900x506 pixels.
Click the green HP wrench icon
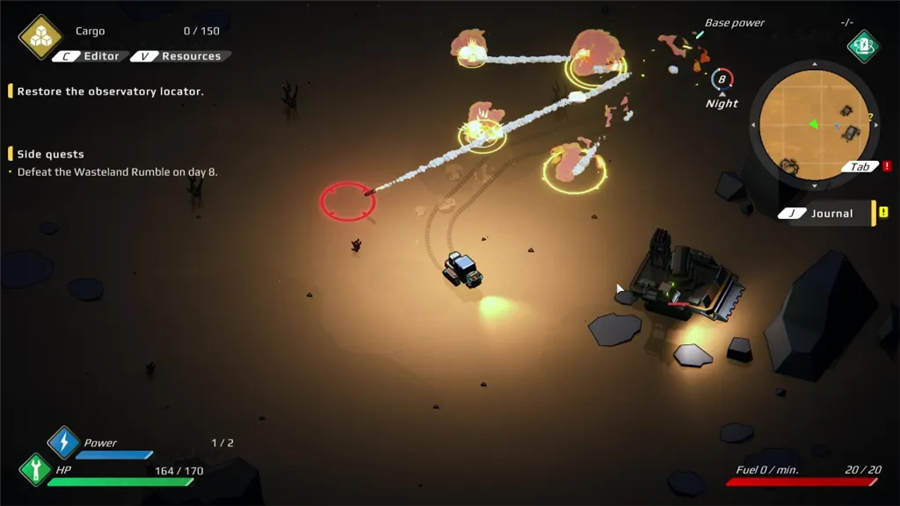tap(35, 469)
